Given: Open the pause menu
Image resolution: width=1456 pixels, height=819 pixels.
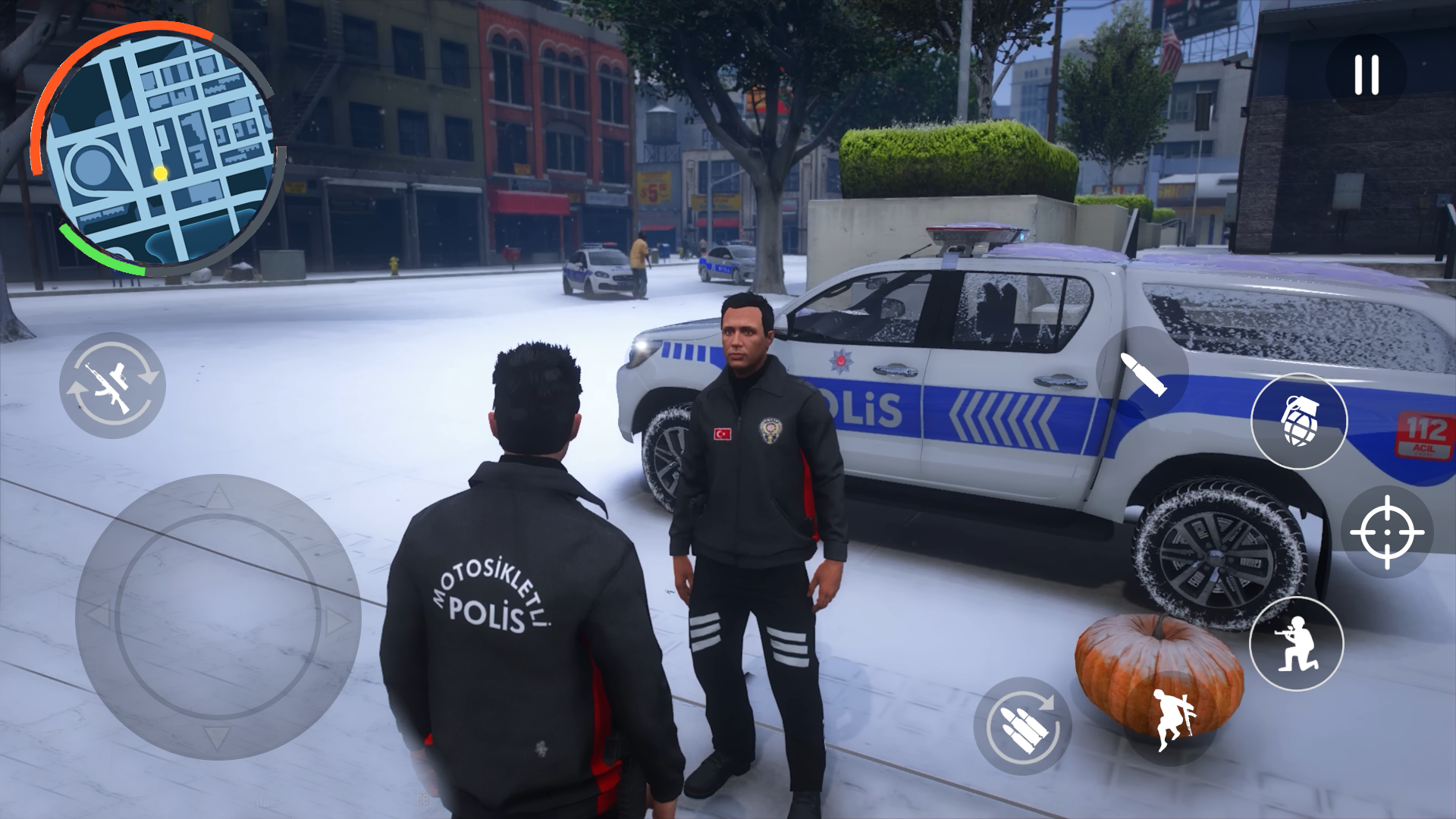Looking at the screenshot, I should (x=1365, y=72).
